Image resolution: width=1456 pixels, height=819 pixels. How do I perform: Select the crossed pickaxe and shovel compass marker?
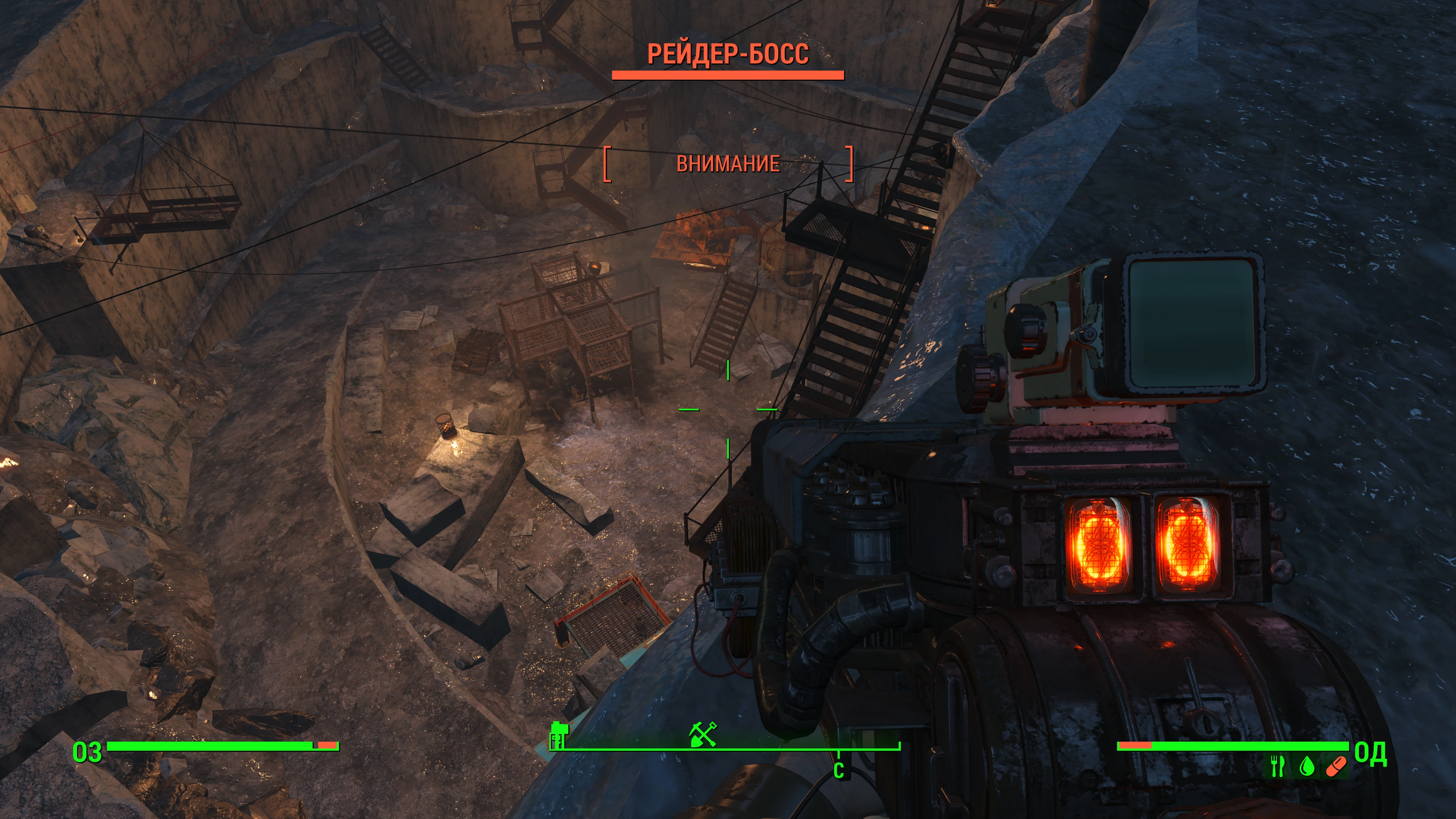coord(702,734)
